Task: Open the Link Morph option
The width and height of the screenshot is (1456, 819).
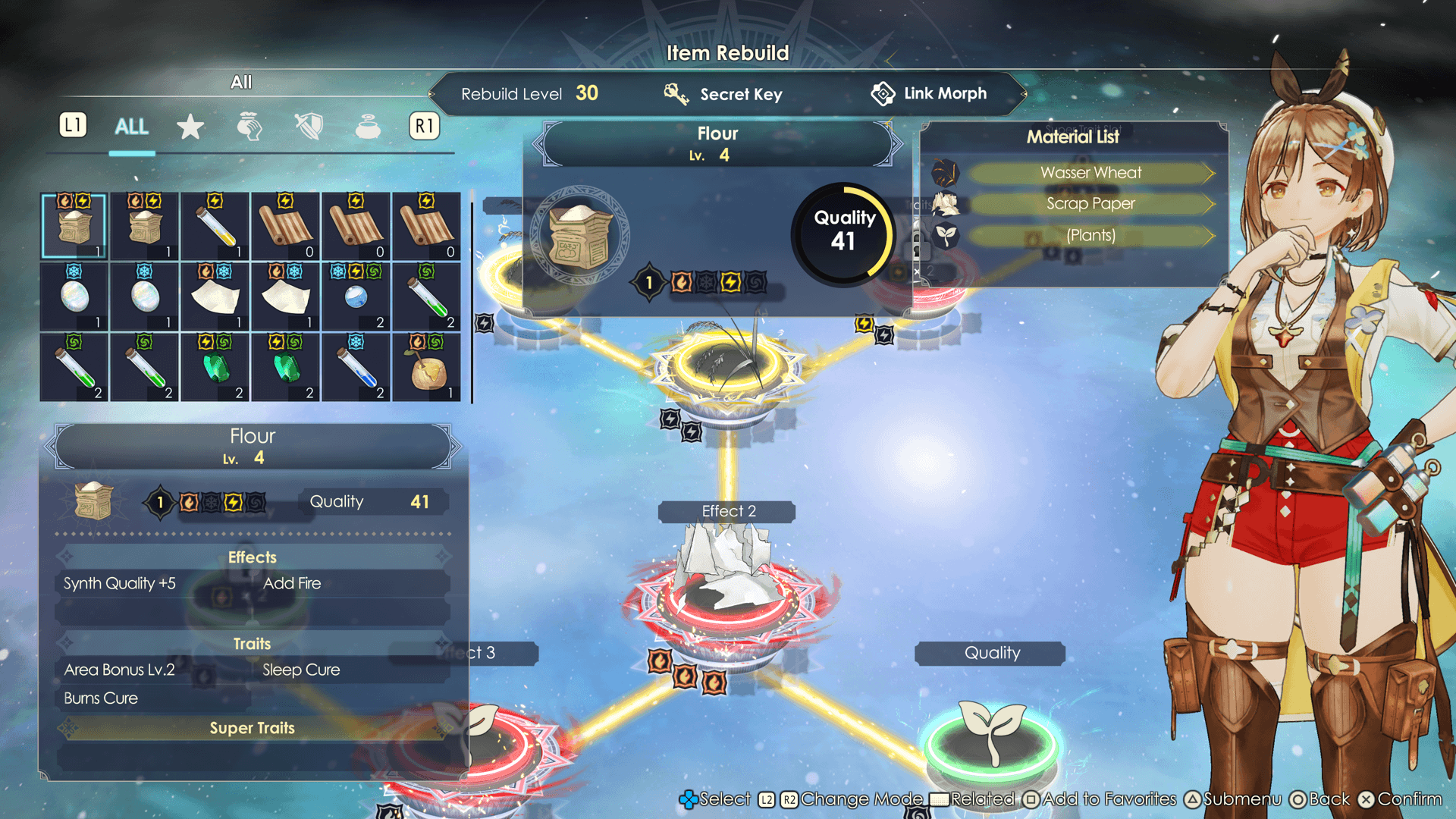Action: (929, 94)
